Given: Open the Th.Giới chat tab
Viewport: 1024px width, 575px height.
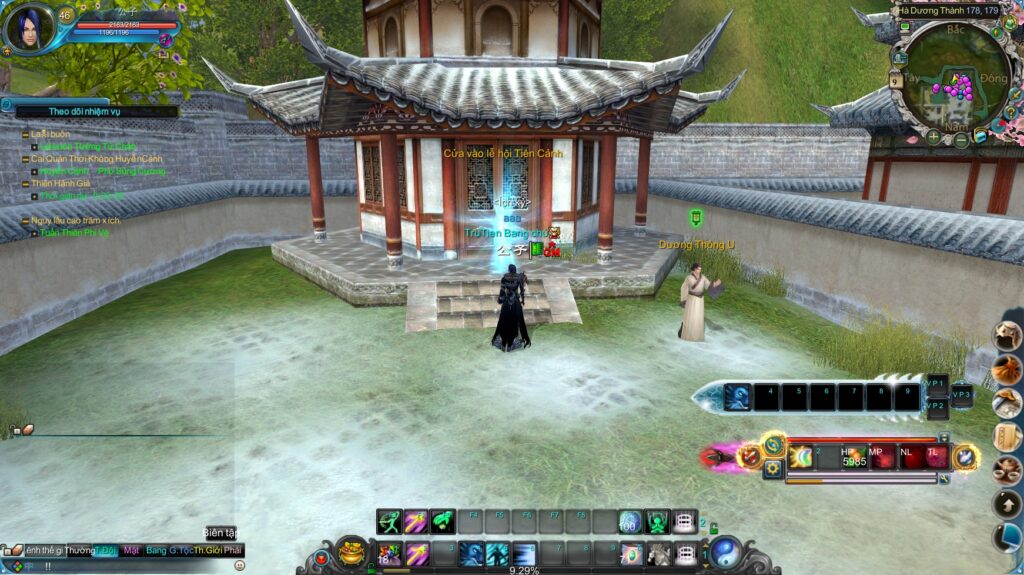Looking at the screenshot, I should click(x=206, y=551).
